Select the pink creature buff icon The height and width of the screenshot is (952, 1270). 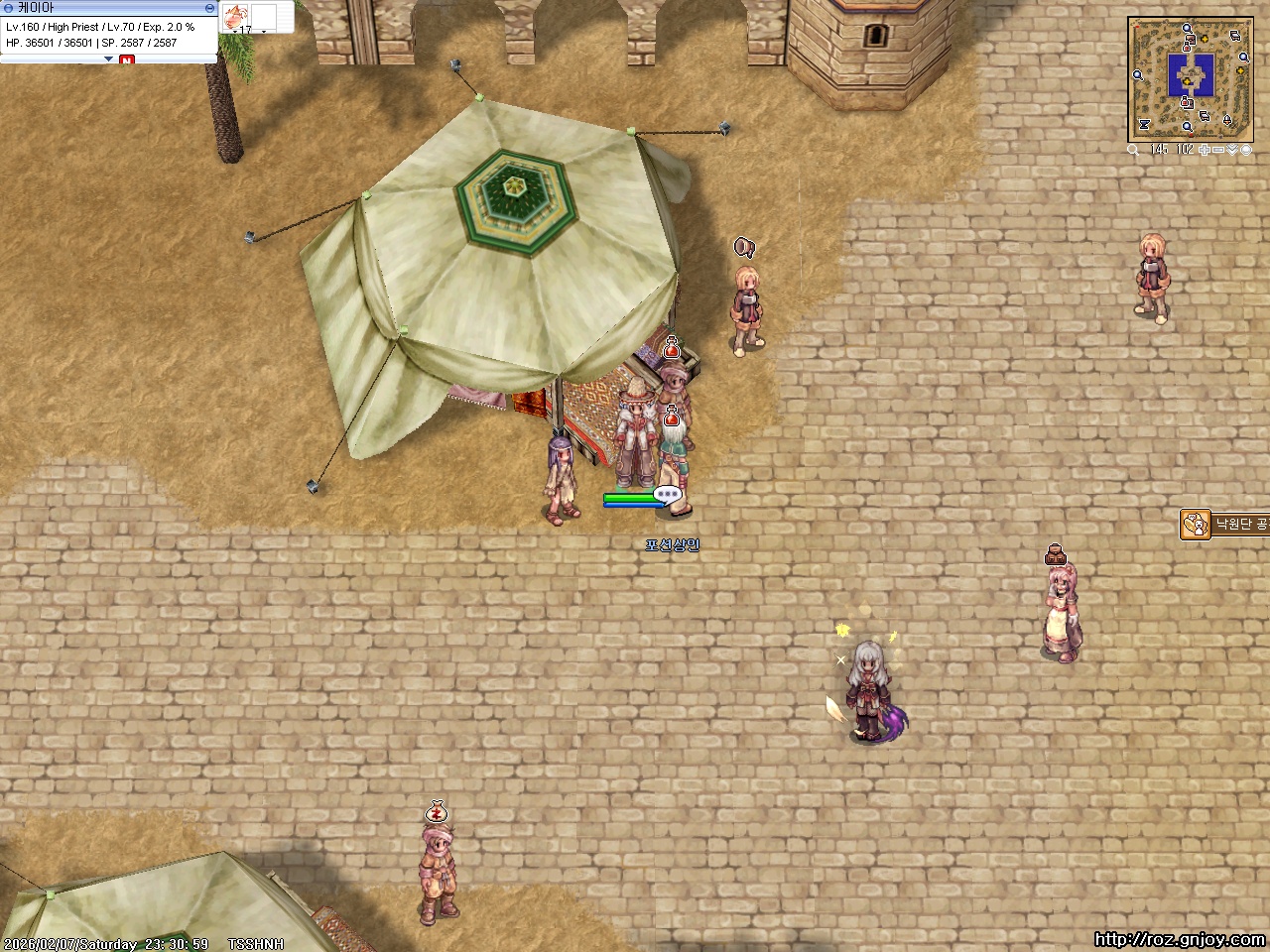tap(236, 15)
